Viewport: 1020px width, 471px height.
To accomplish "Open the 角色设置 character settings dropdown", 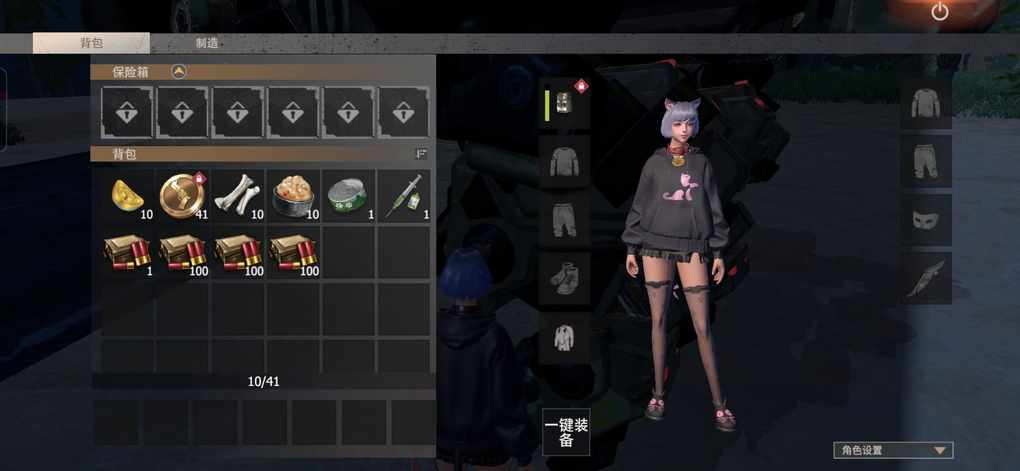I will [x=893, y=450].
